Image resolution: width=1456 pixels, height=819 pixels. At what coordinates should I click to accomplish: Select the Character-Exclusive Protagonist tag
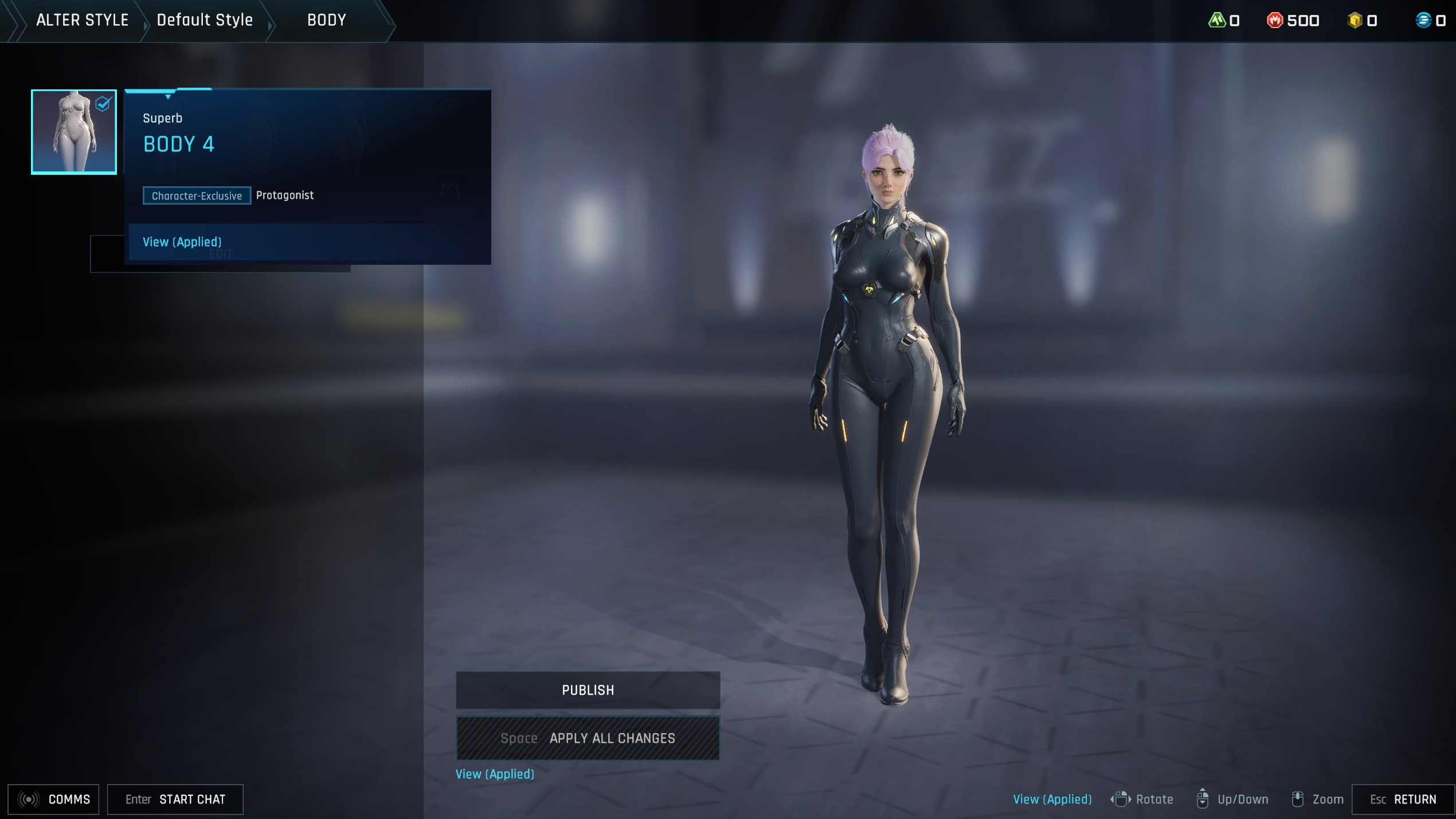click(x=197, y=195)
